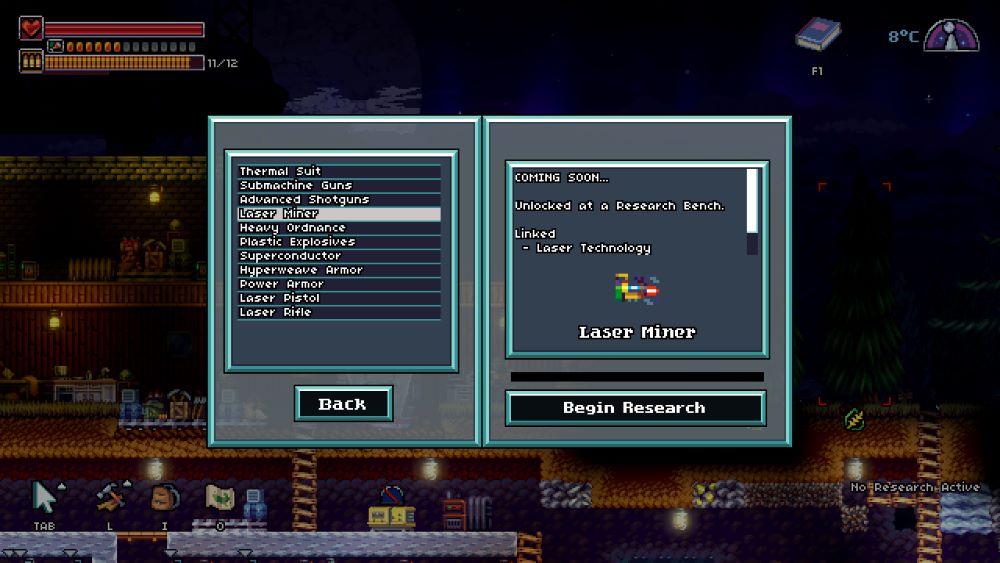
Task: Click the day-night clock dial
Action: coord(951,37)
